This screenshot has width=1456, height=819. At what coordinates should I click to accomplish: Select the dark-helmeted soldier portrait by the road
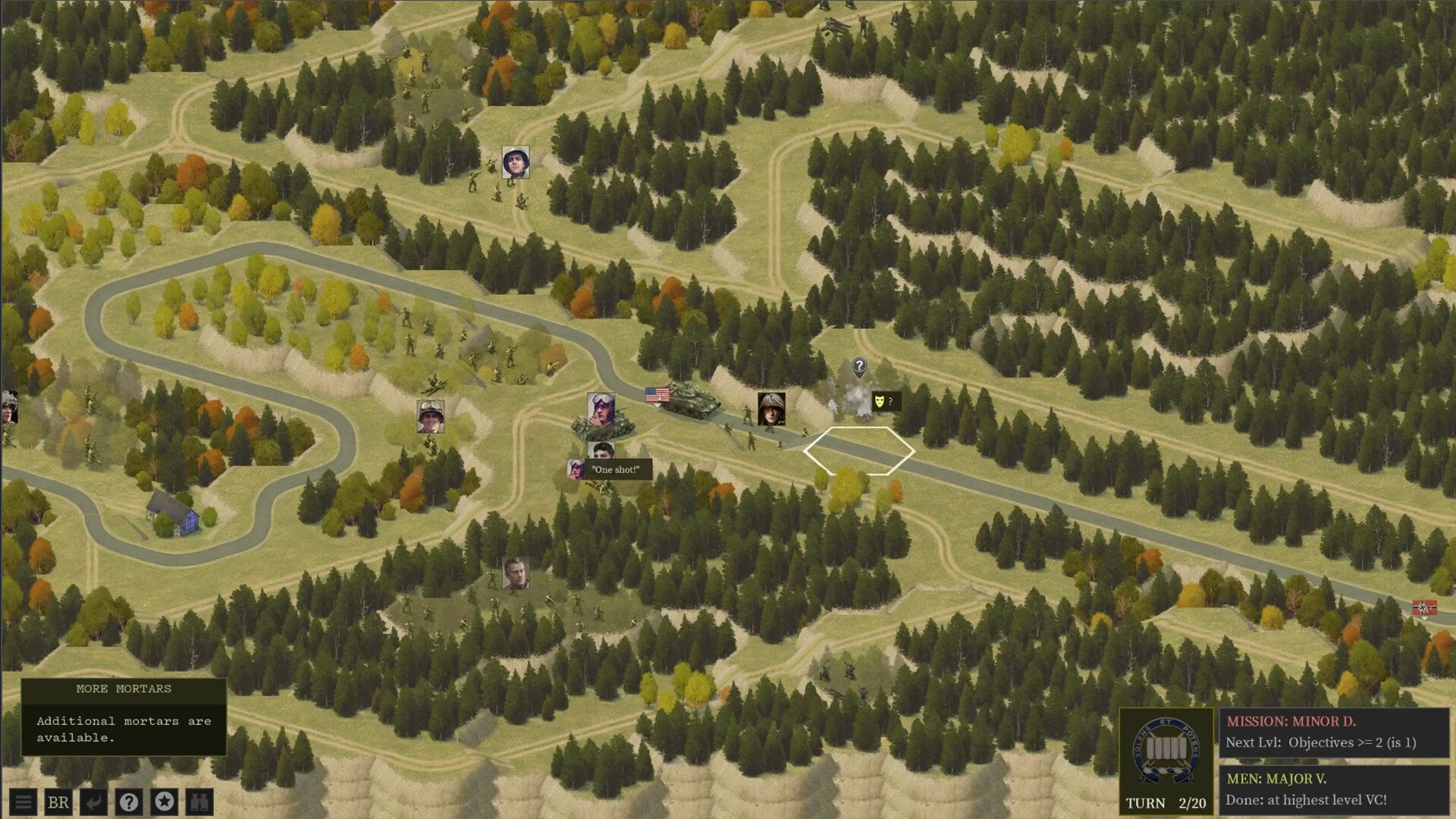[x=771, y=408]
